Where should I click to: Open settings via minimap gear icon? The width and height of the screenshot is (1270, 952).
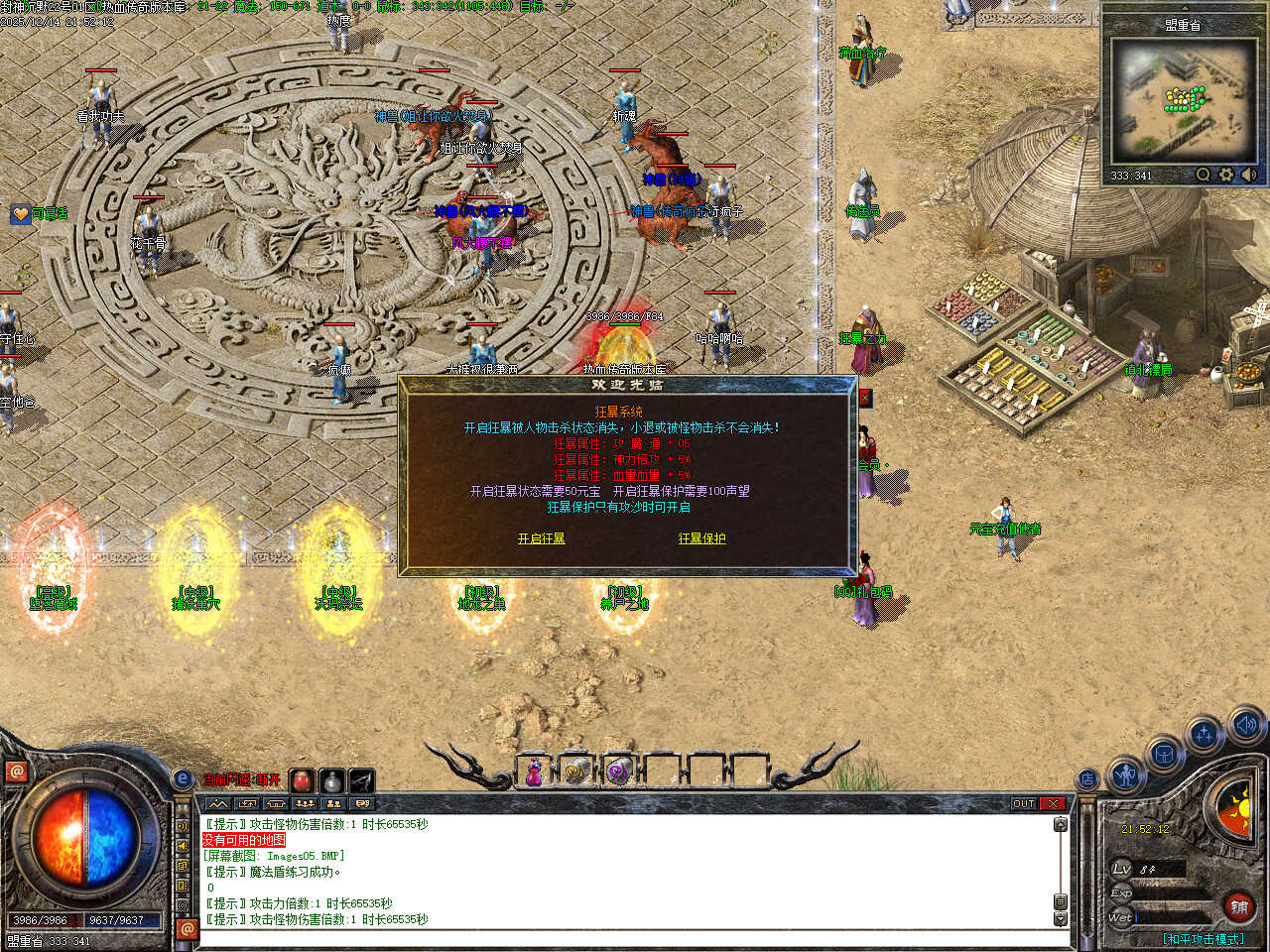1225,176
